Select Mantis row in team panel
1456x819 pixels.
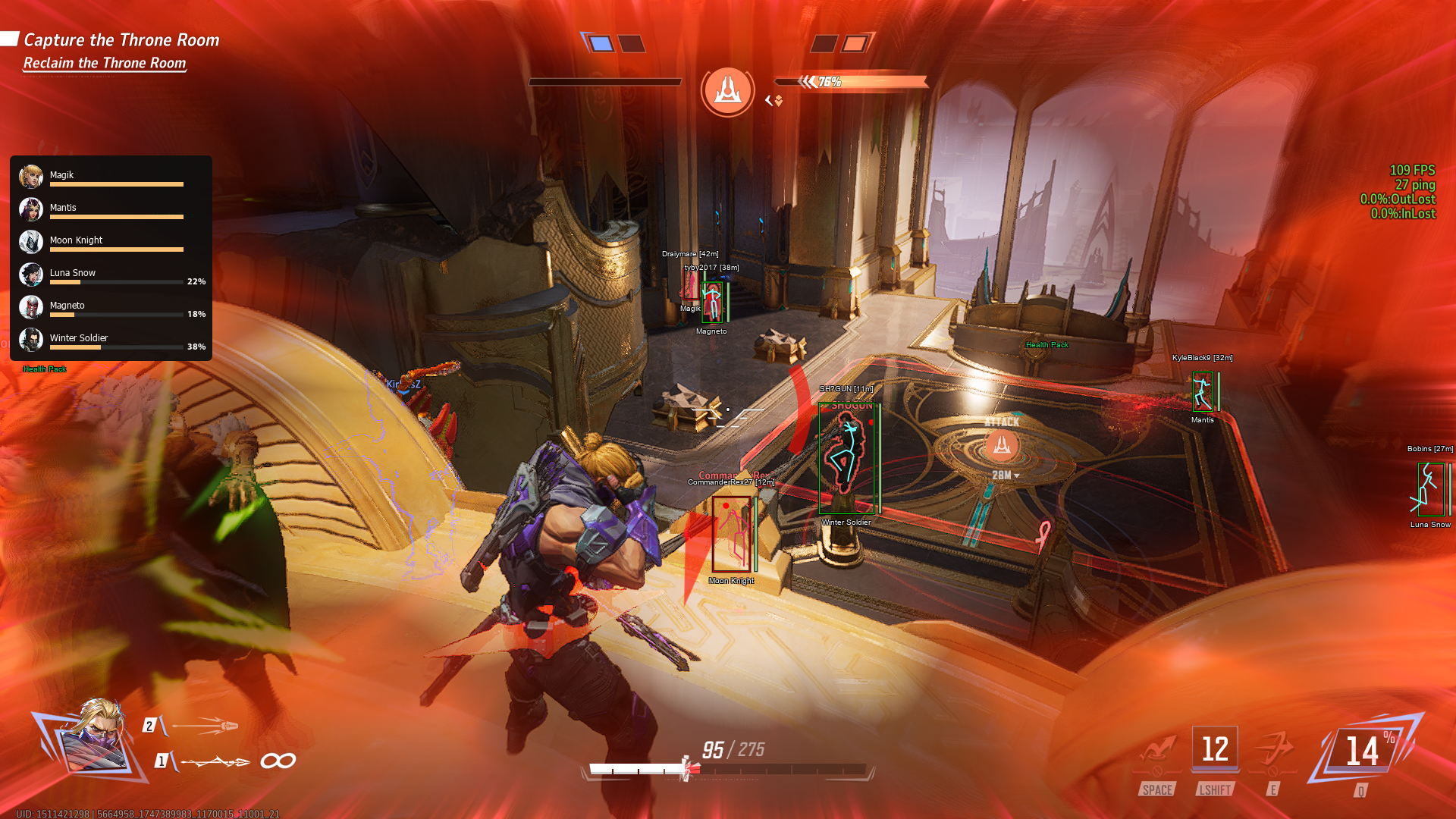click(111, 209)
